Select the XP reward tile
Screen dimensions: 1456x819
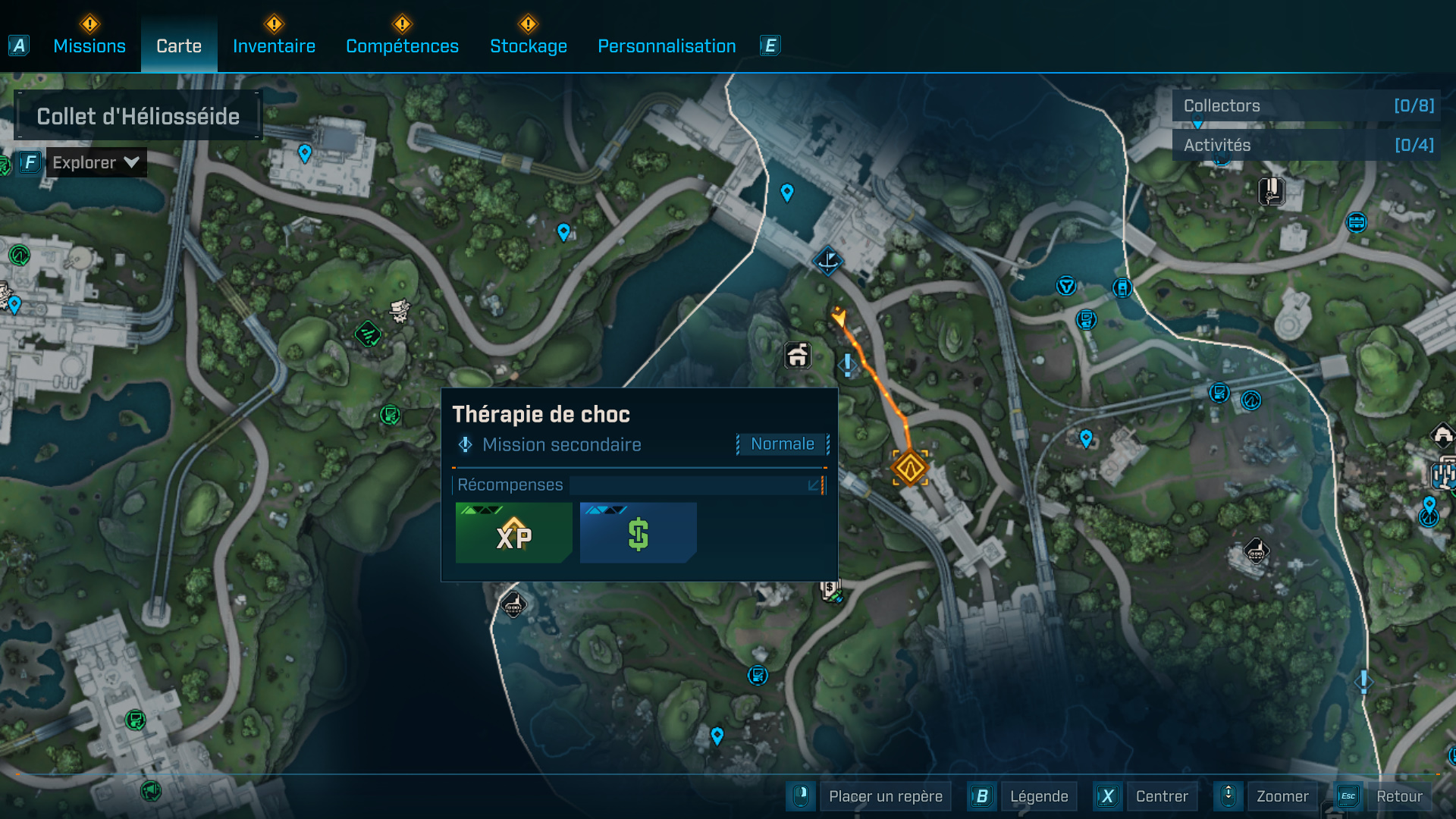click(x=513, y=533)
